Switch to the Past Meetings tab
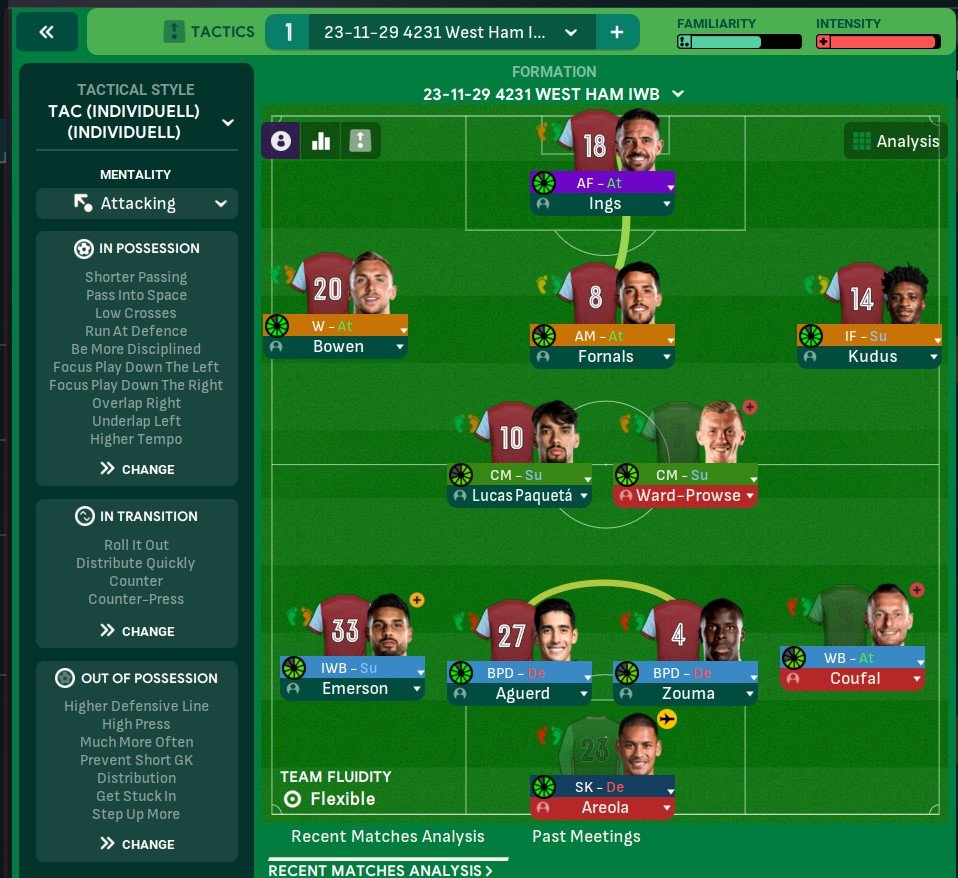Screen dimensions: 958x878 click(586, 836)
